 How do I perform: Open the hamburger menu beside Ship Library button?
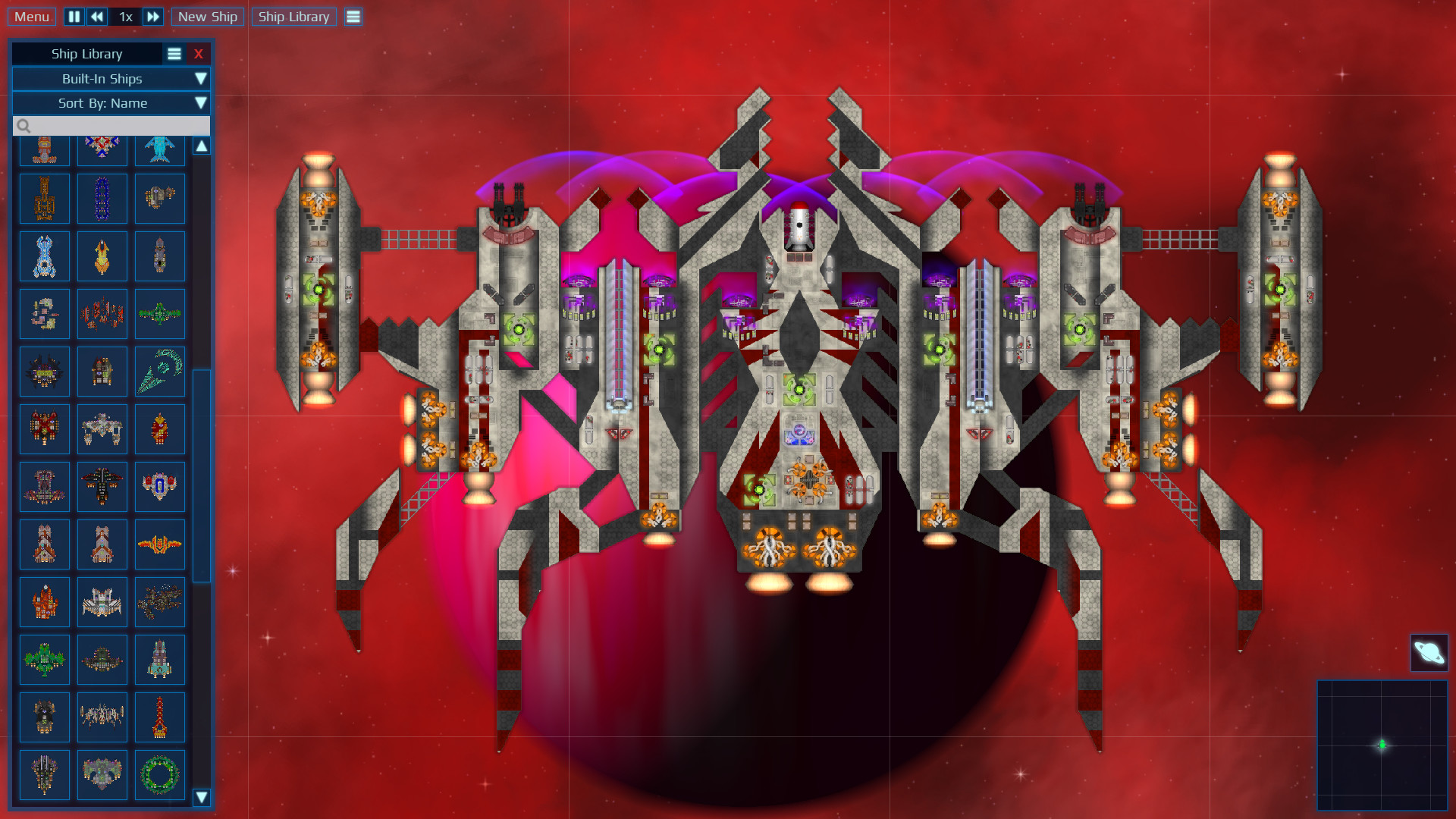pos(353,16)
